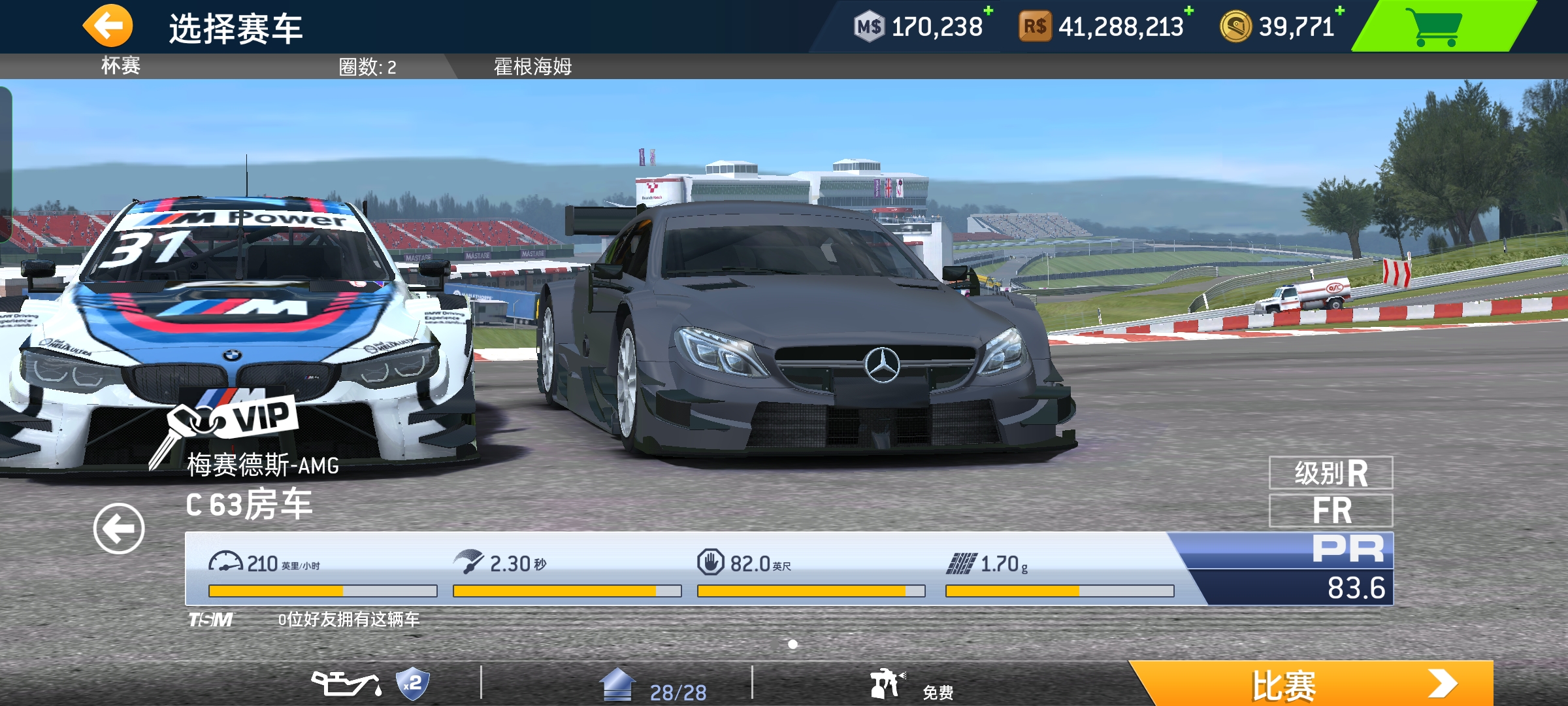Open the oil service maintenance icon

346,684
